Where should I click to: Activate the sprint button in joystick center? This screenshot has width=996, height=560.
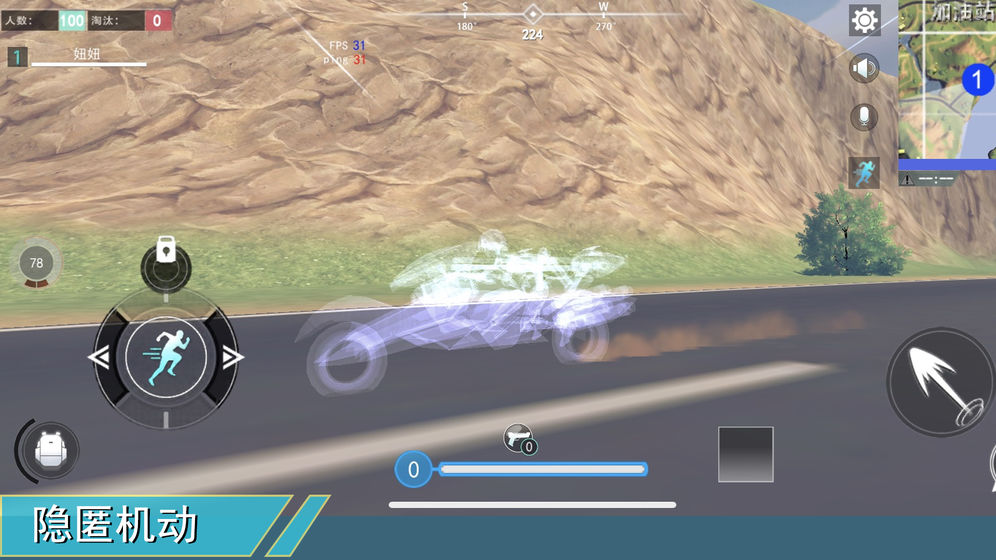[166, 357]
